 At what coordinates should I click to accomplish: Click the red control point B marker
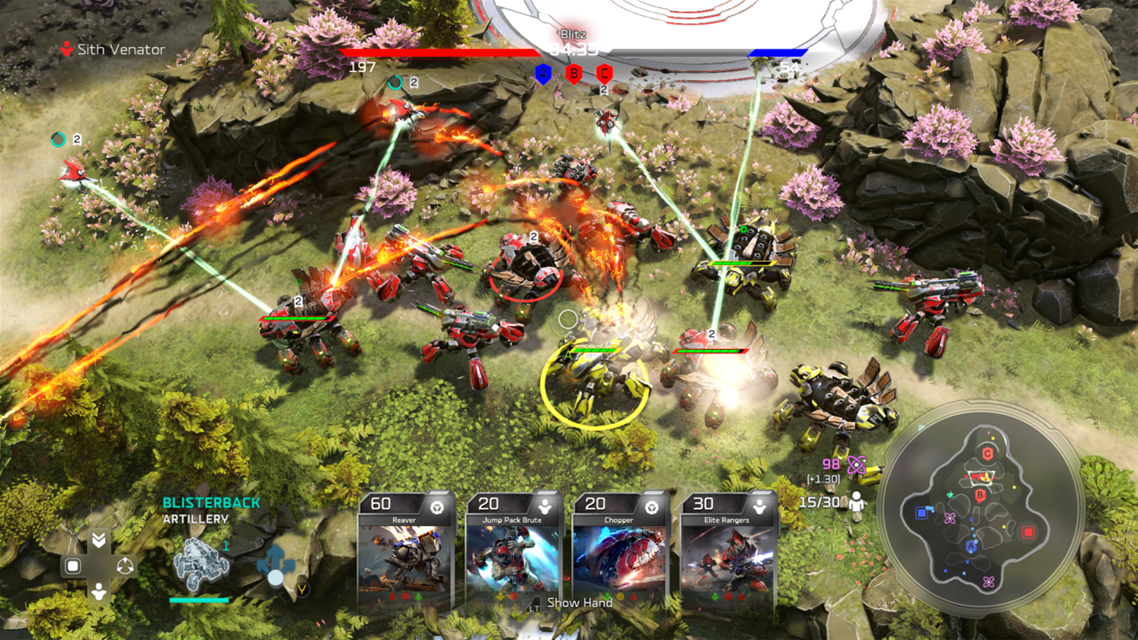point(574,73)
